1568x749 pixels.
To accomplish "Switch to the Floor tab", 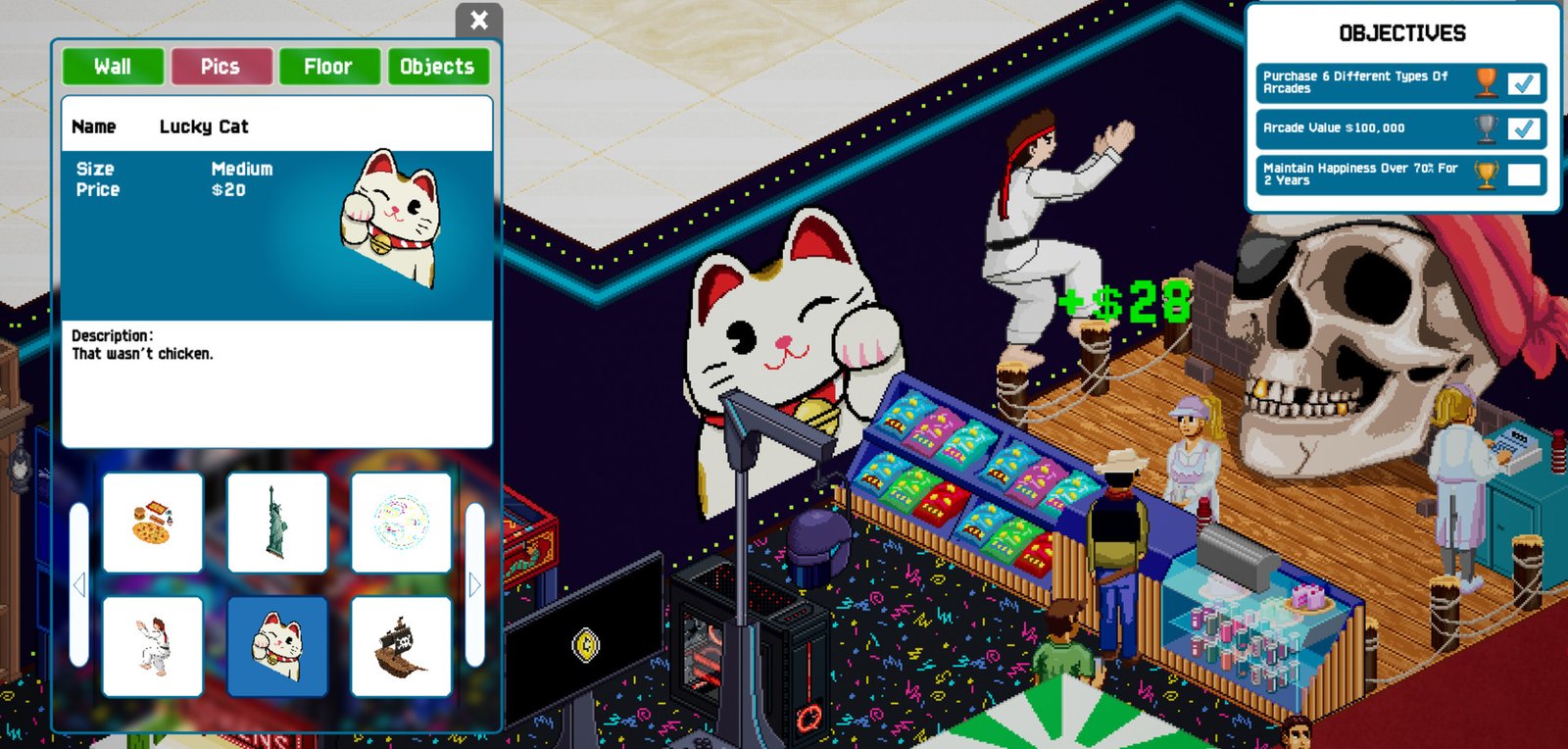I will [328, 66].
